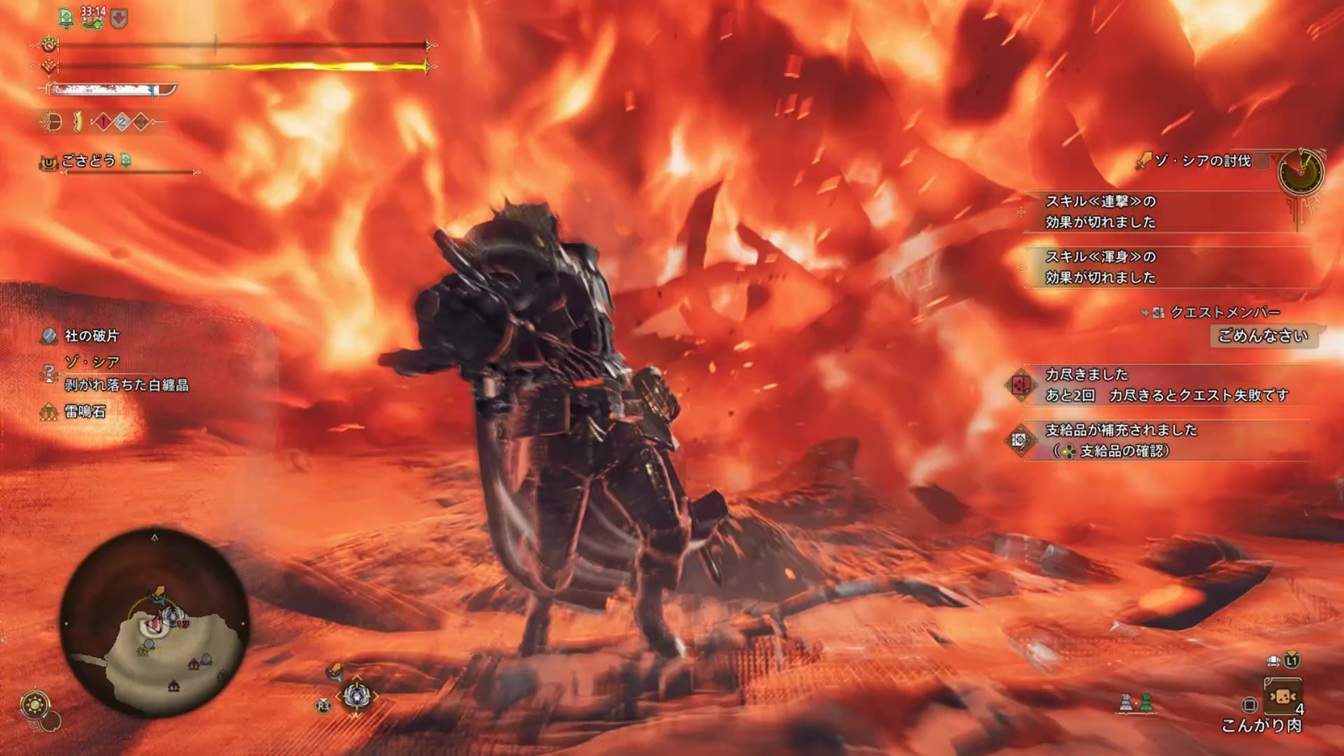This screenshot has width=1344, height=756.
Task: Choose 雷鳴石 from the nearby materials
Action: [x=85, y=411]
